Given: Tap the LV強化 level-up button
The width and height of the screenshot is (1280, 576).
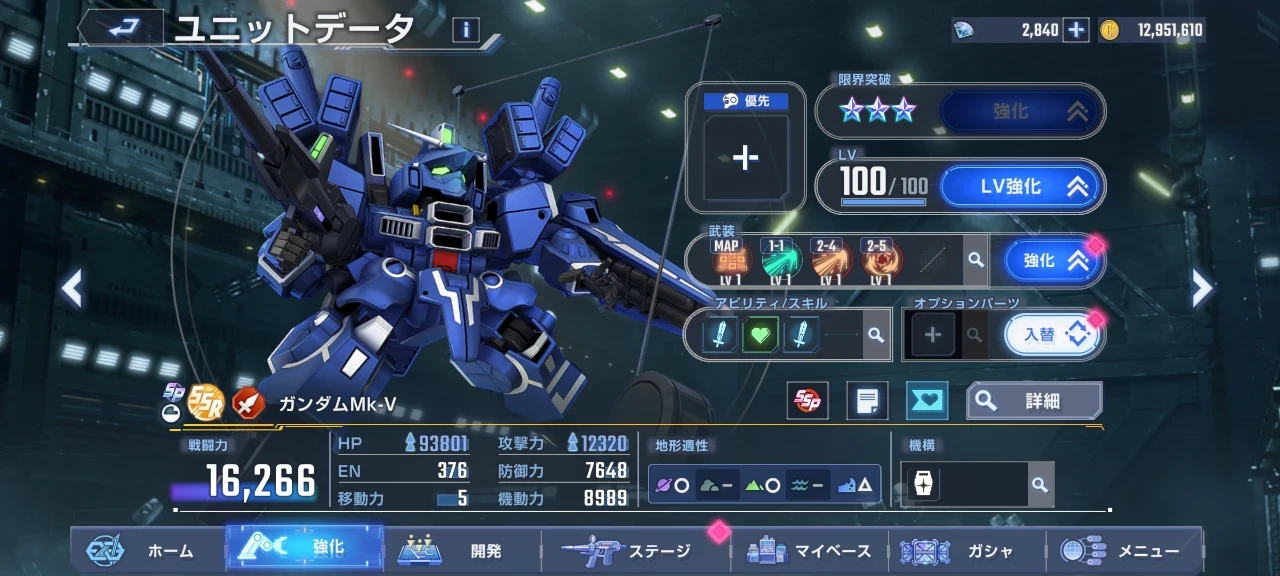Looking at the screenshot, I should (x=1020, y=186).
